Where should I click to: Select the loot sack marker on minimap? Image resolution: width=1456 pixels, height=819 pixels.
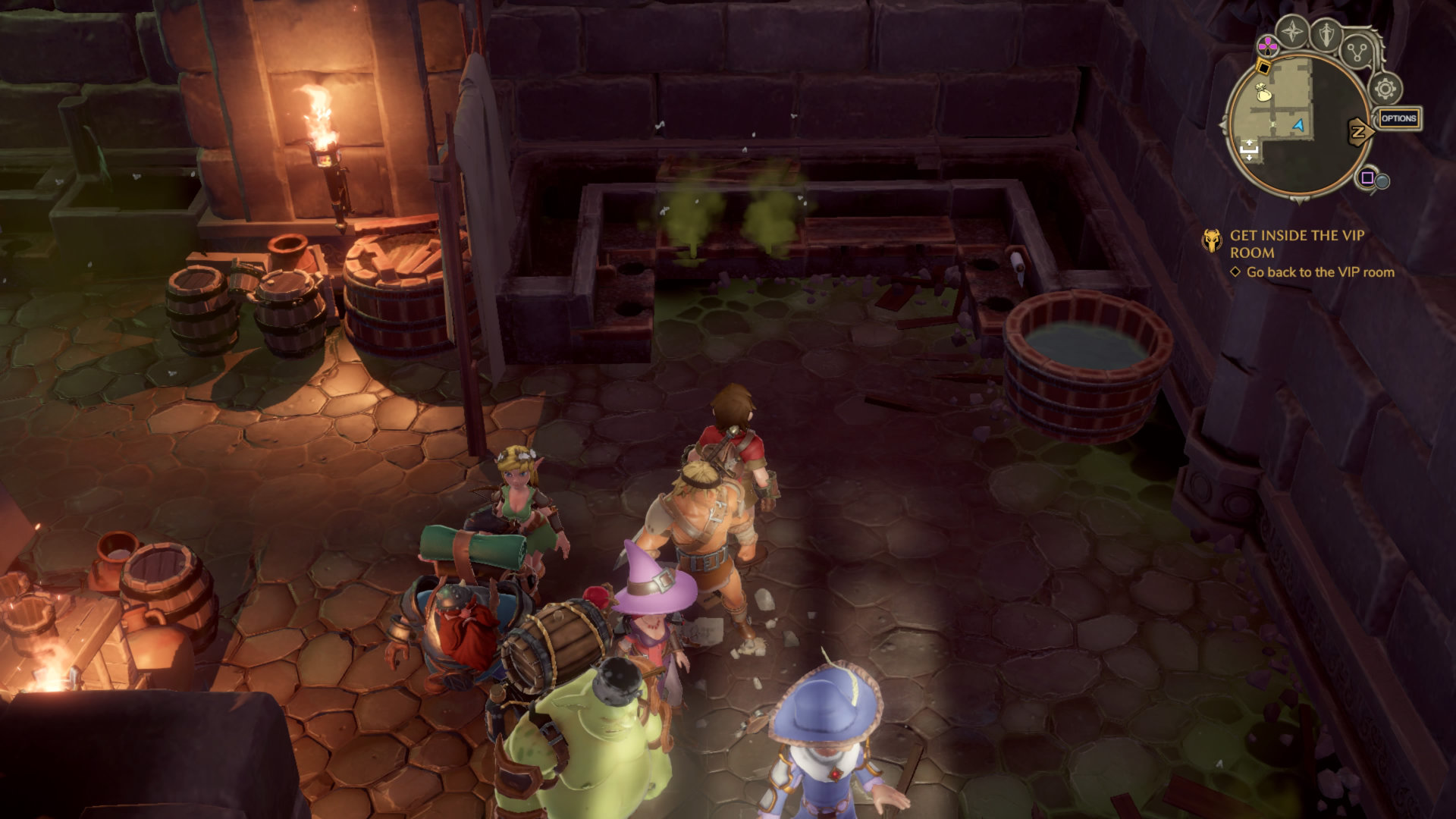pos(1263,93)
